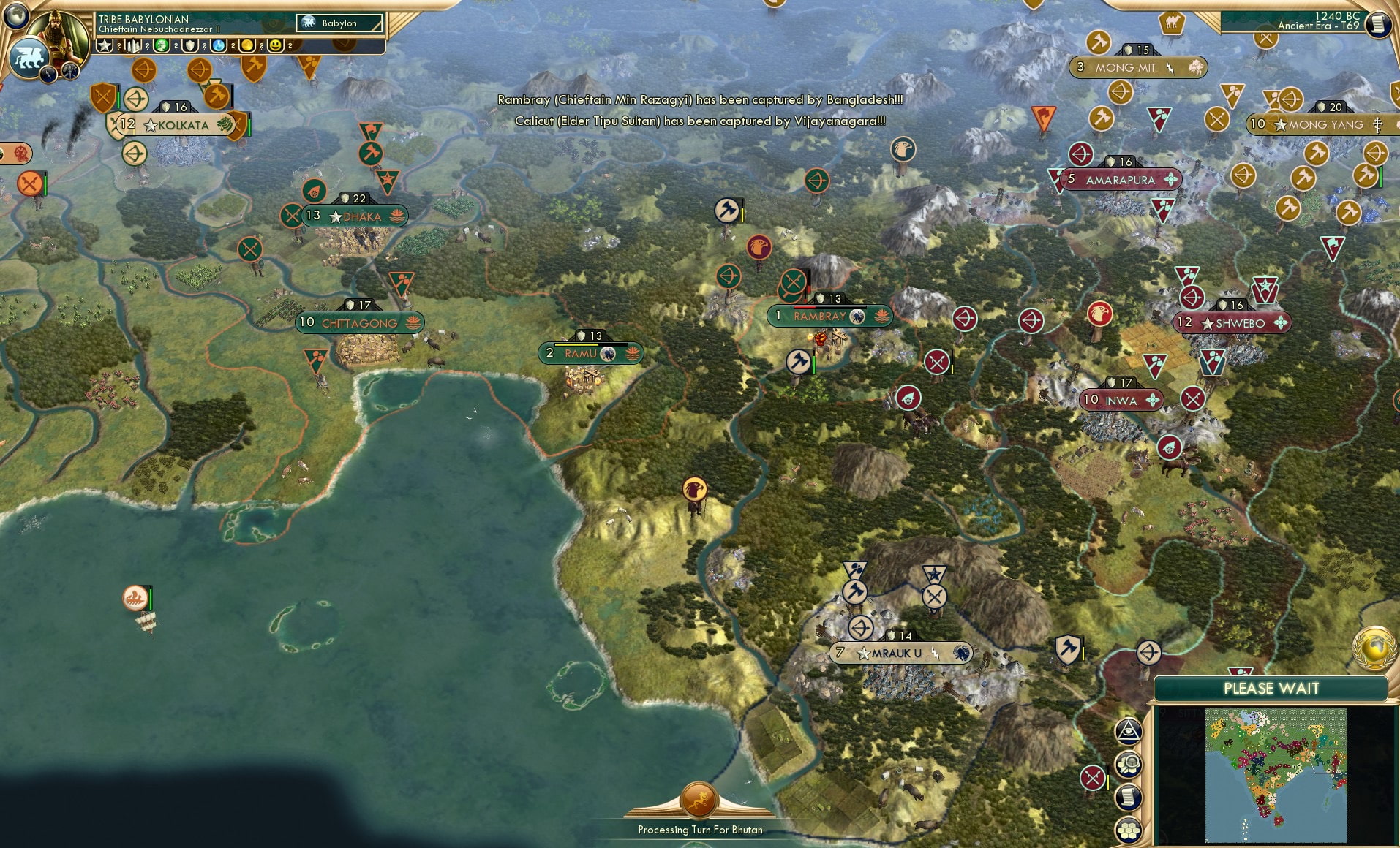
Task: Expand the Amarapura city banner
Action: (x=1118, y=178)
